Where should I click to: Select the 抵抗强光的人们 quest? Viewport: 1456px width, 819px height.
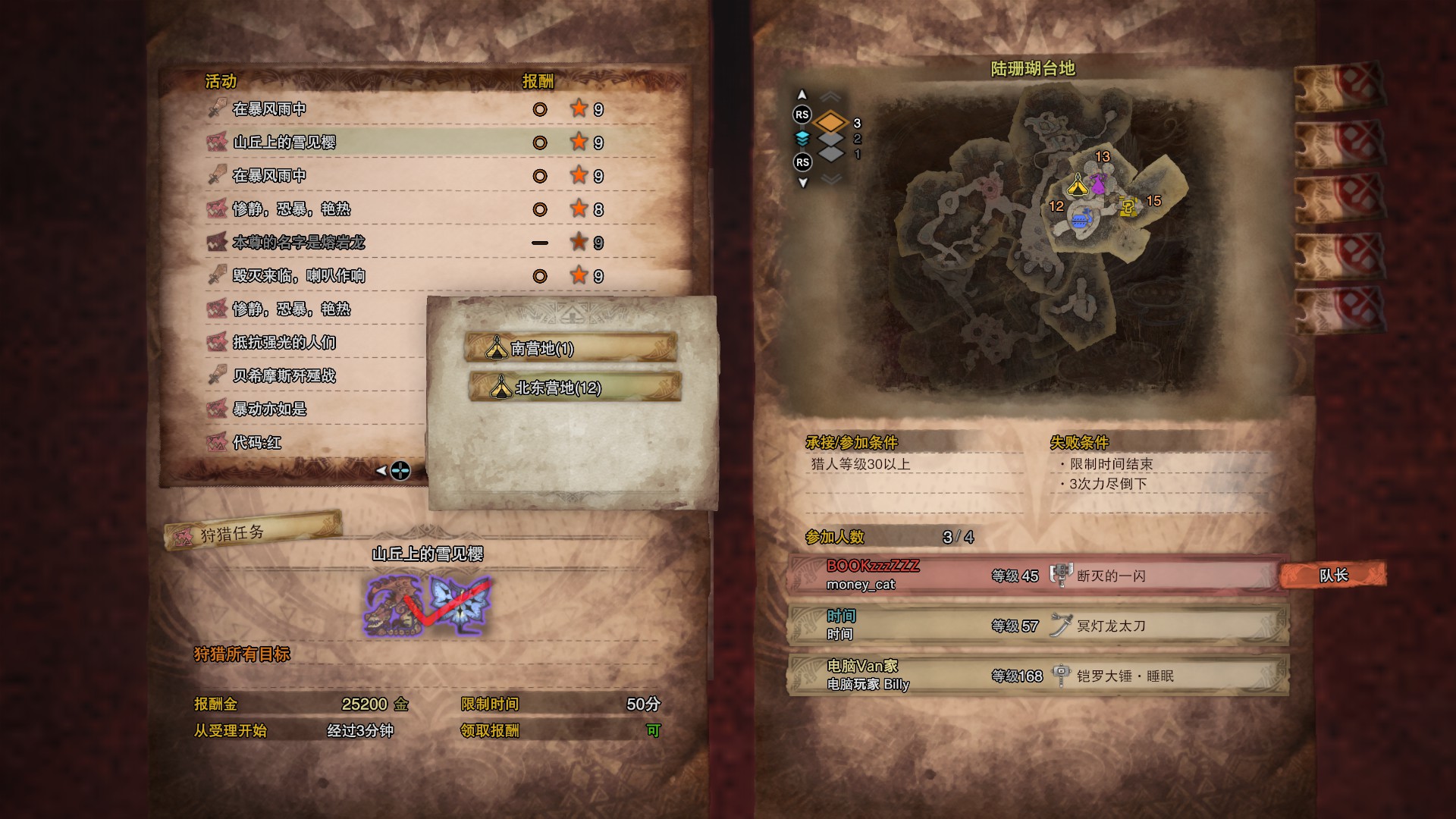pyautogui.click(x=311, y=343)
